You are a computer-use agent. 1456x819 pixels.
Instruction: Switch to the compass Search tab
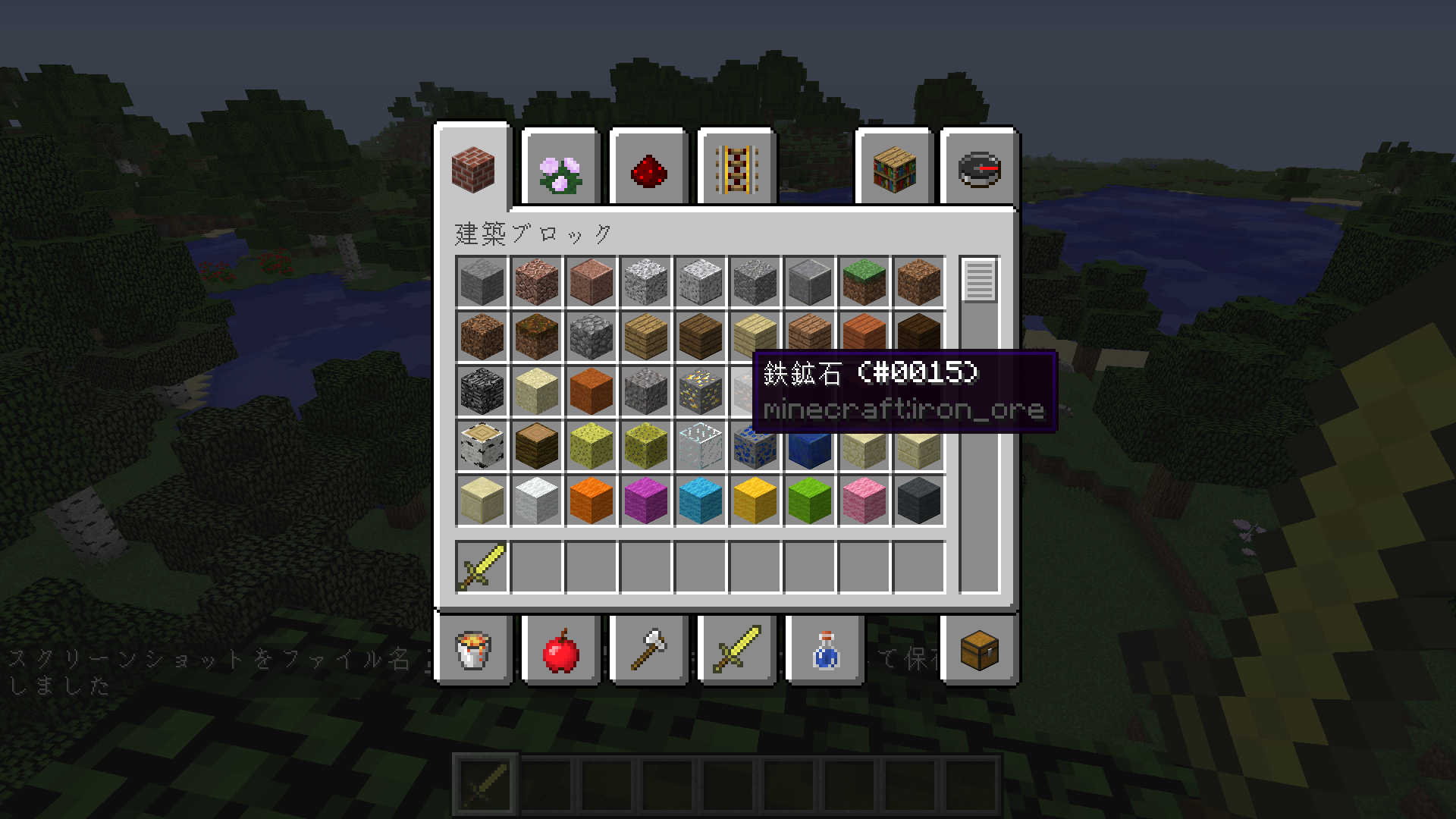[x=979, y=171]
